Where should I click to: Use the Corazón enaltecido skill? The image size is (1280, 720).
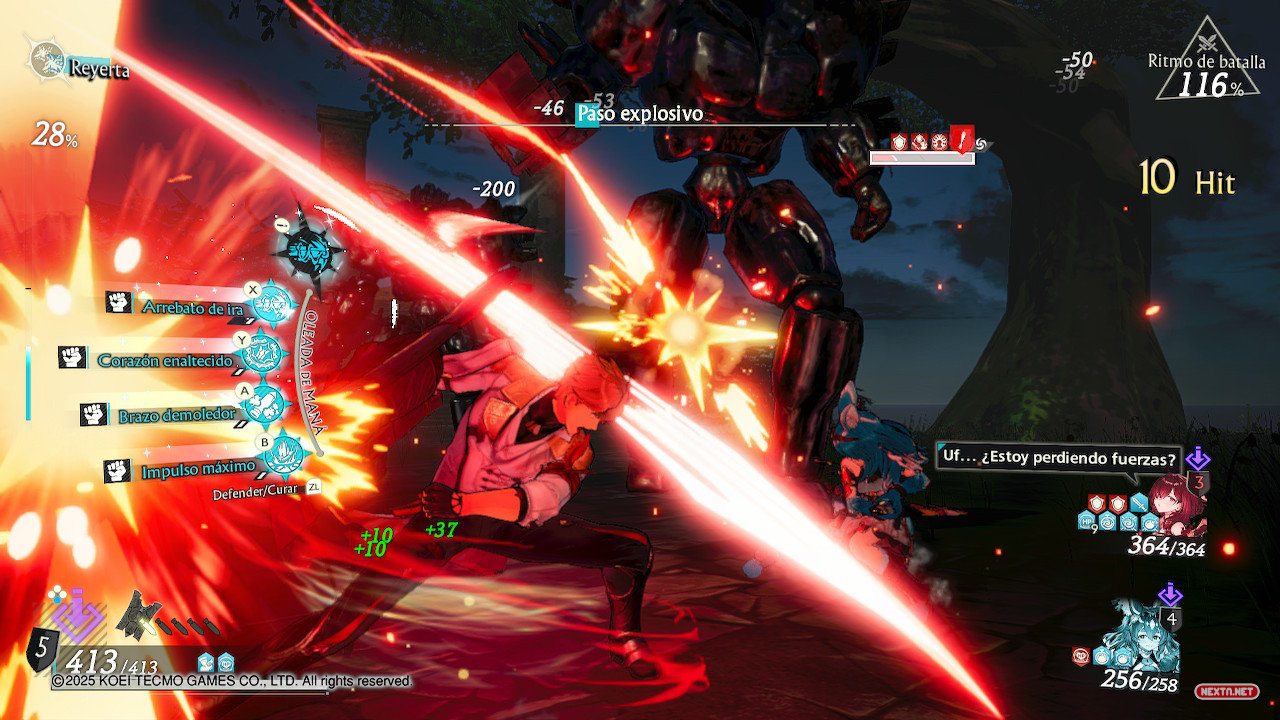pyautogui.click(x=264, y=354)
